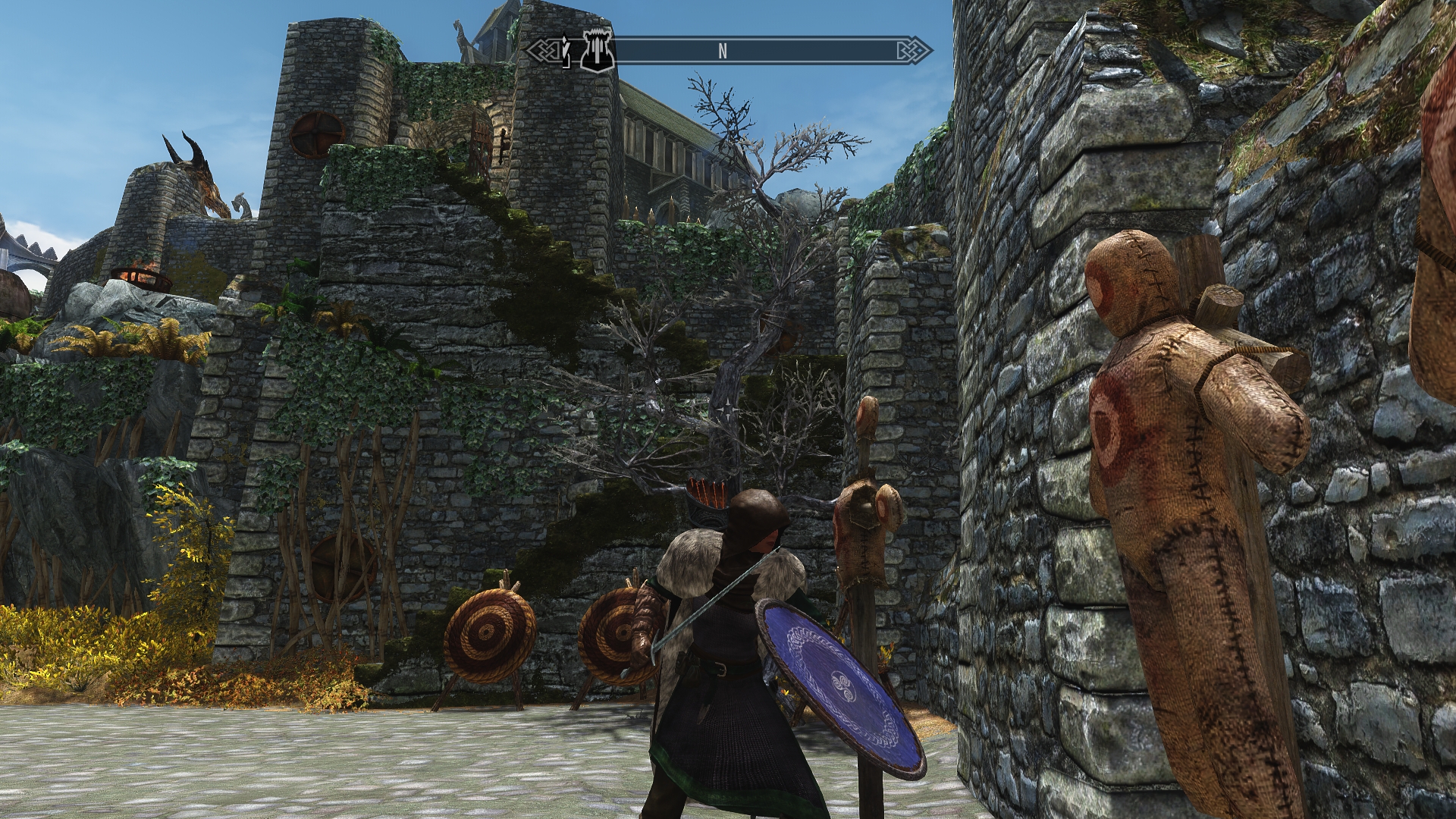Select the castle shield marker on the compass

(x=597, y=51)
